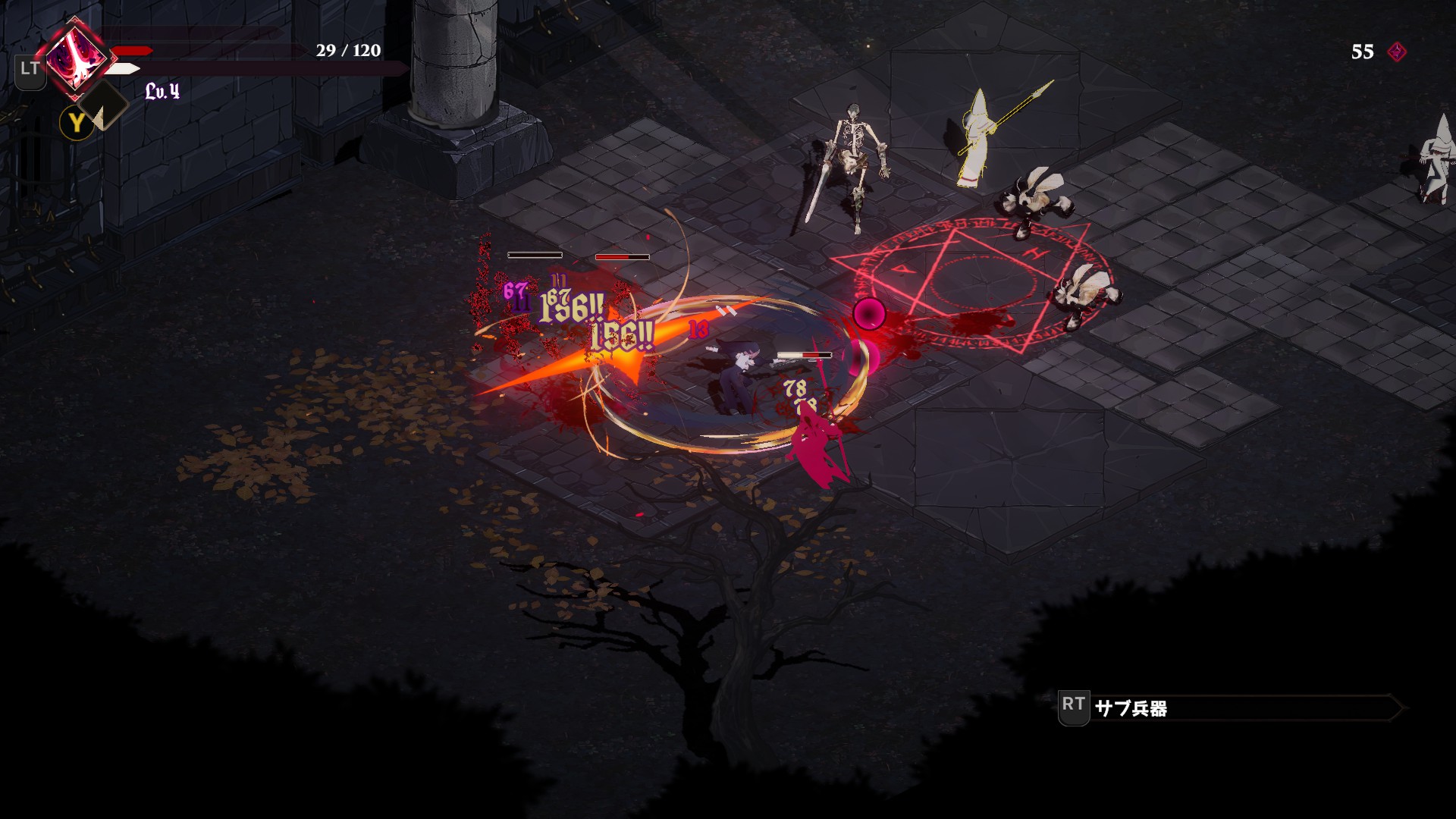Click the "Lv.4" level label
This screenshot has width=1456, height=819.
(x=163, y=93)
